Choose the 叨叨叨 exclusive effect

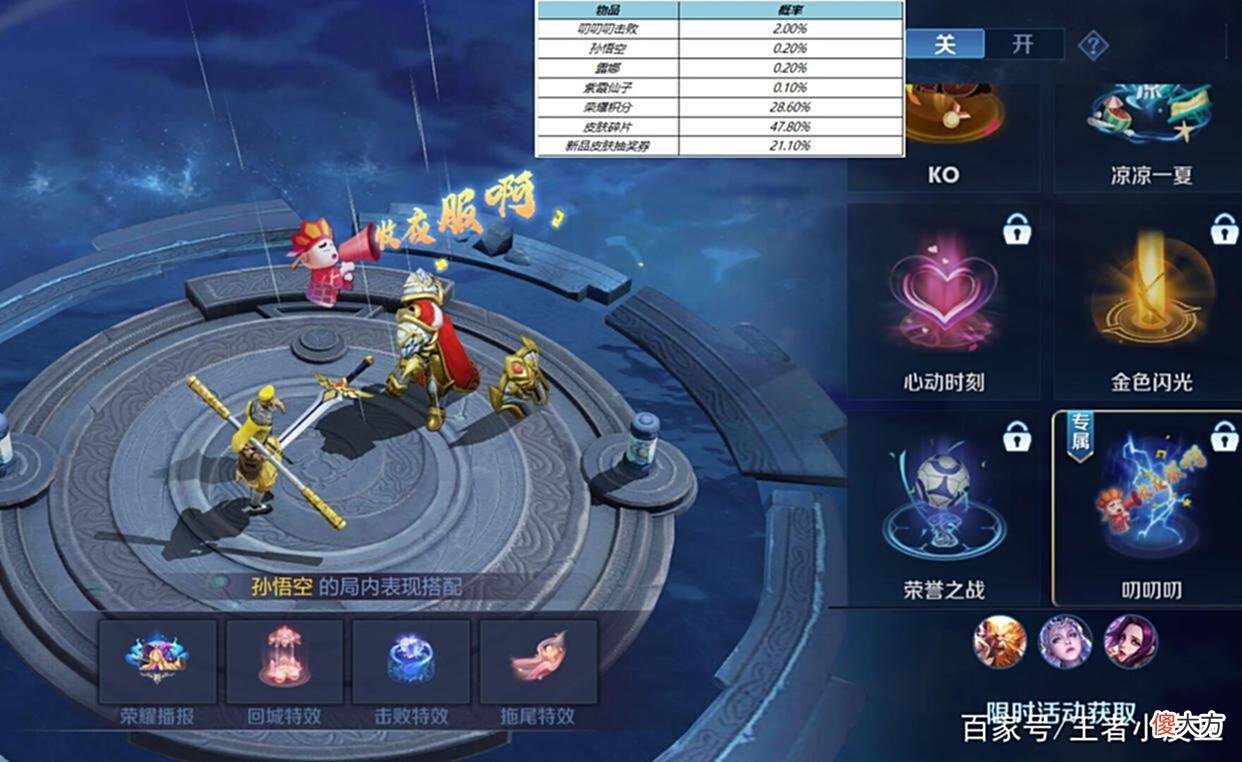1150,507
